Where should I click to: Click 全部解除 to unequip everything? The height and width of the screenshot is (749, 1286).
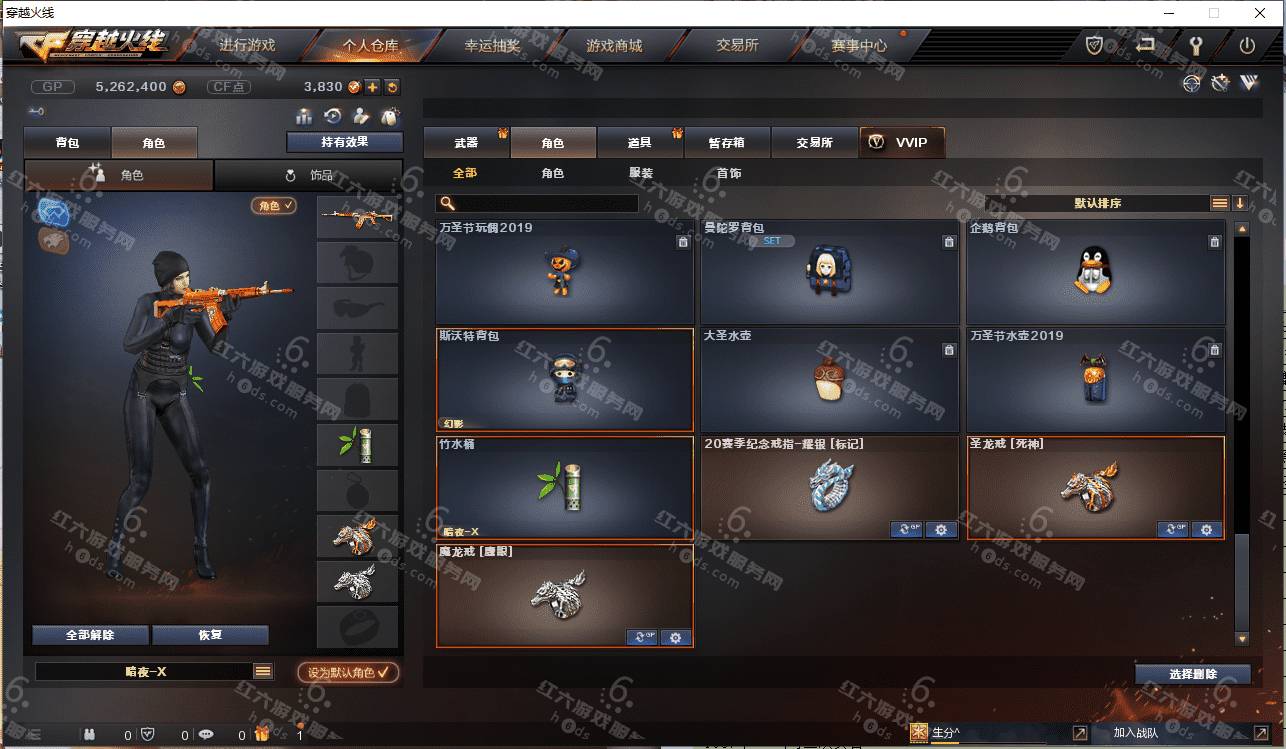point(90,635)
